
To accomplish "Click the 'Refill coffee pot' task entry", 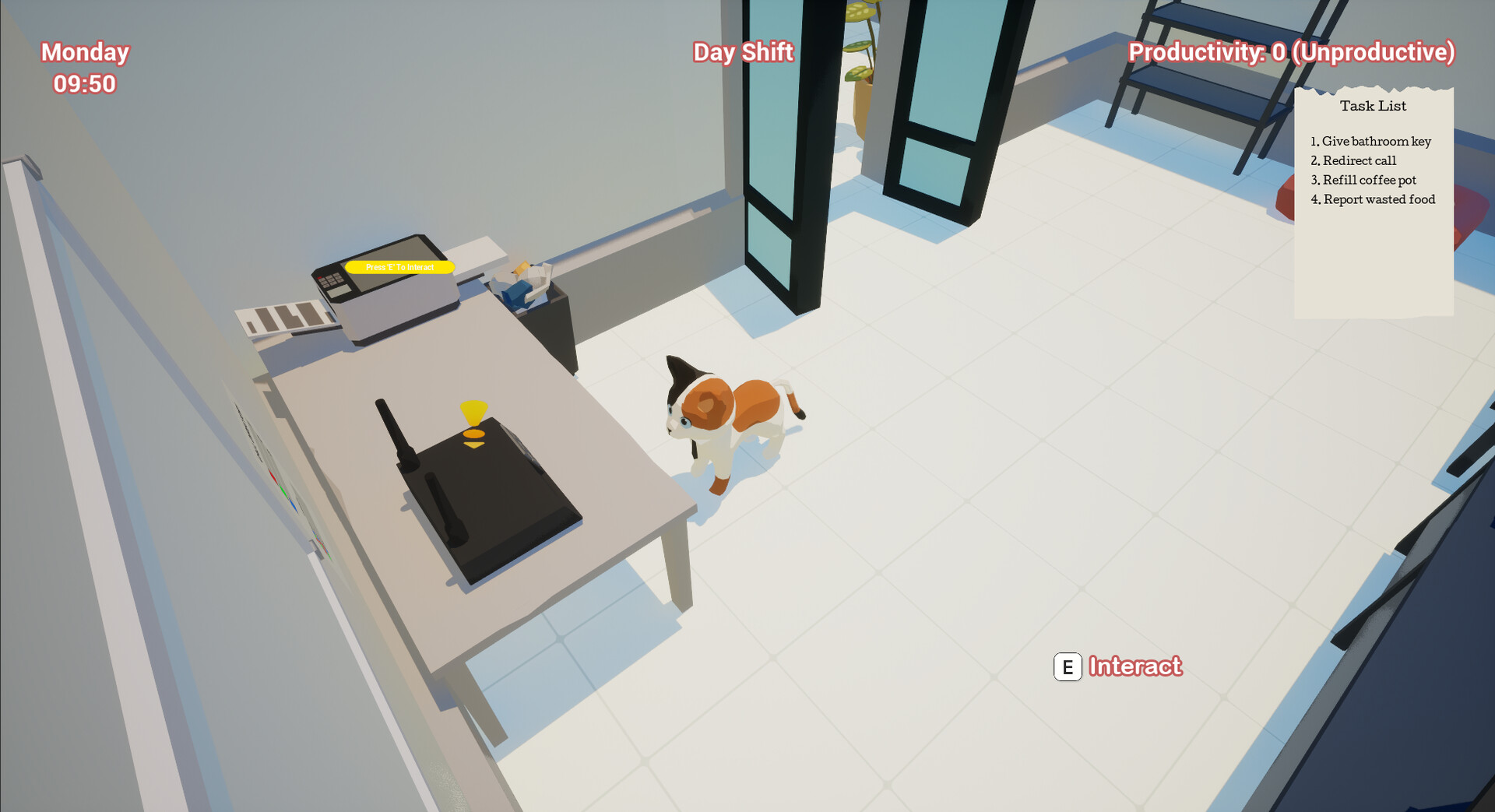I will tap(1364, 180).
